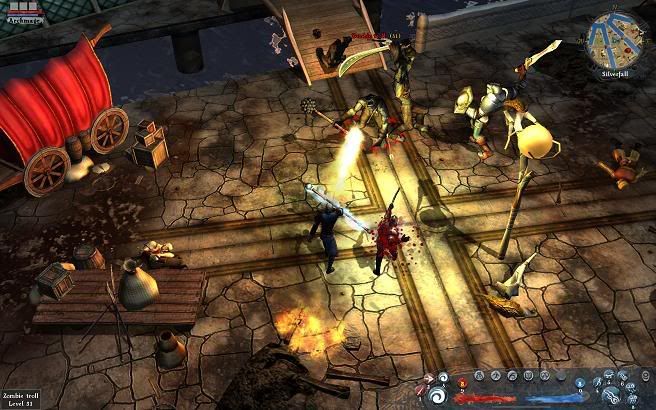Pick the red arrow skill icon
The image size is (656, 410).
(x=429, y=378)
